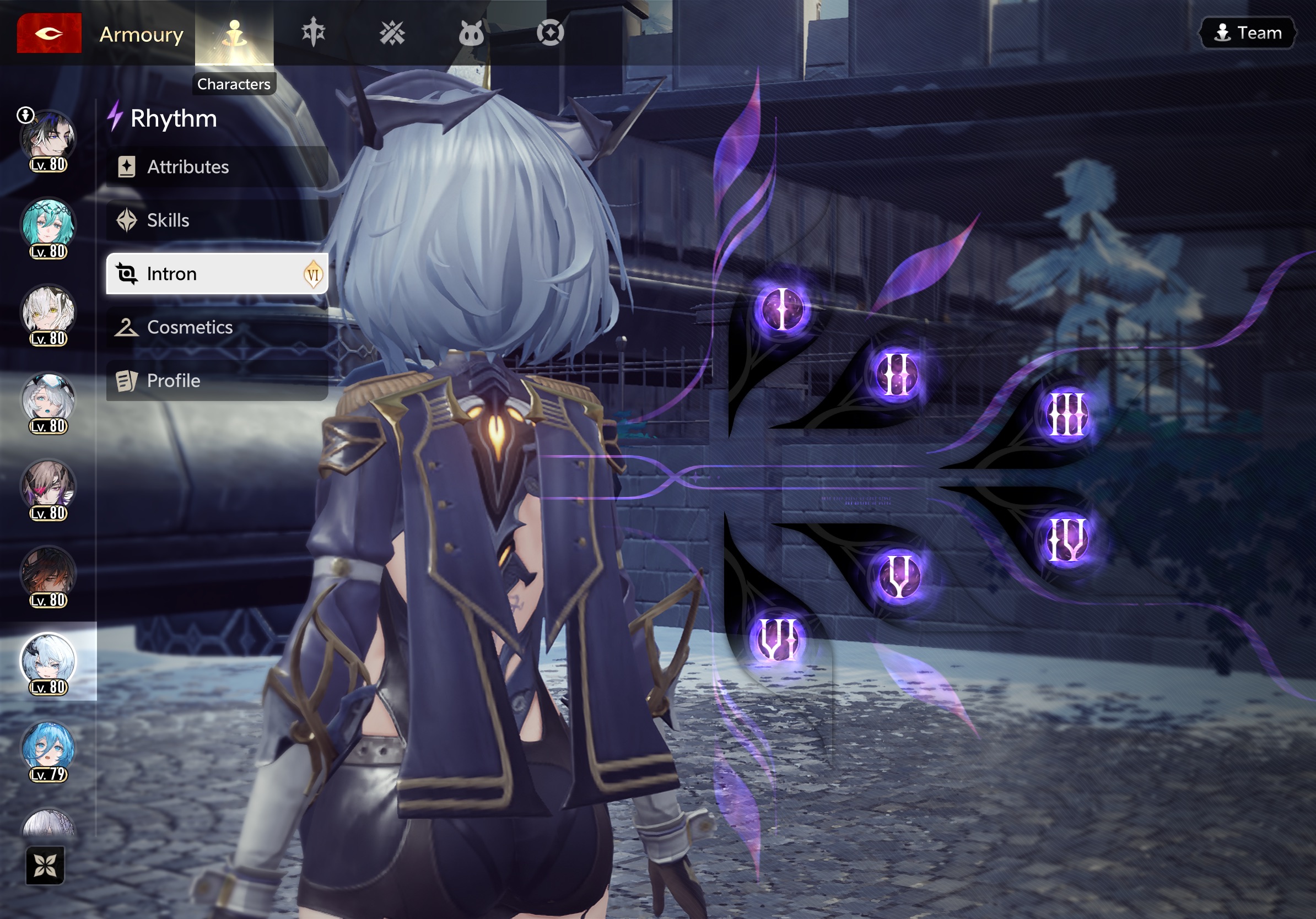View the character Profile
Viewport: 1316px width, 919px height.
click(x=217, y=380)
